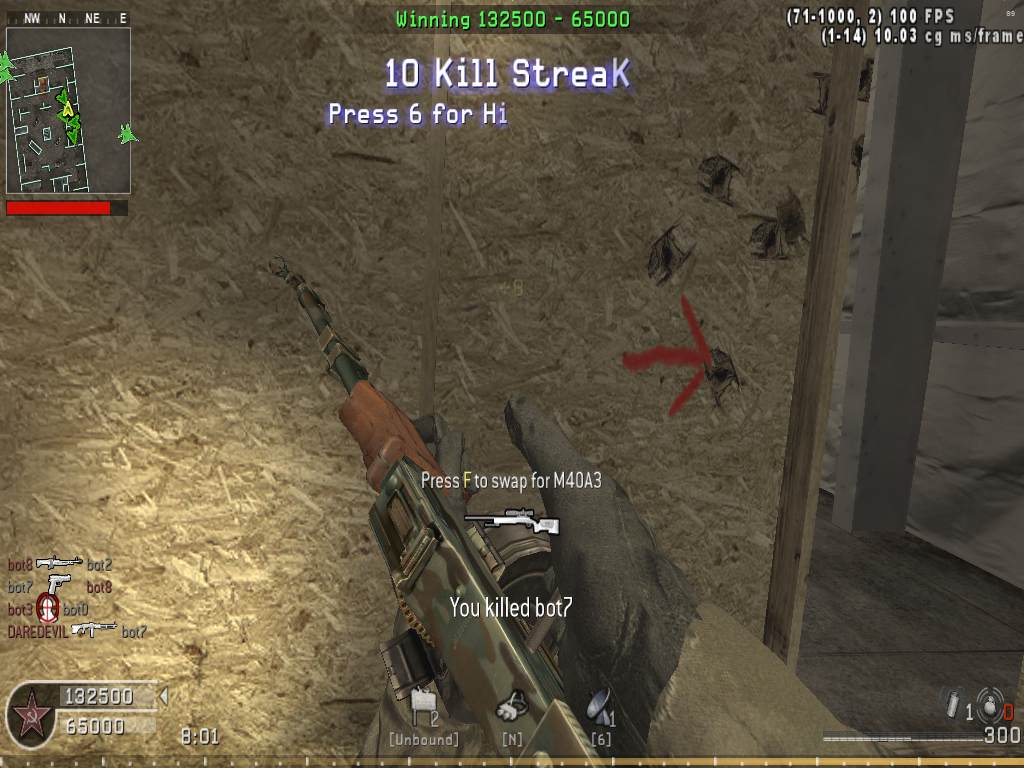This screenshot has height=768, width=1024.
Task: Select the flashbang special grenade icon
Action: [x=953, y=704]
